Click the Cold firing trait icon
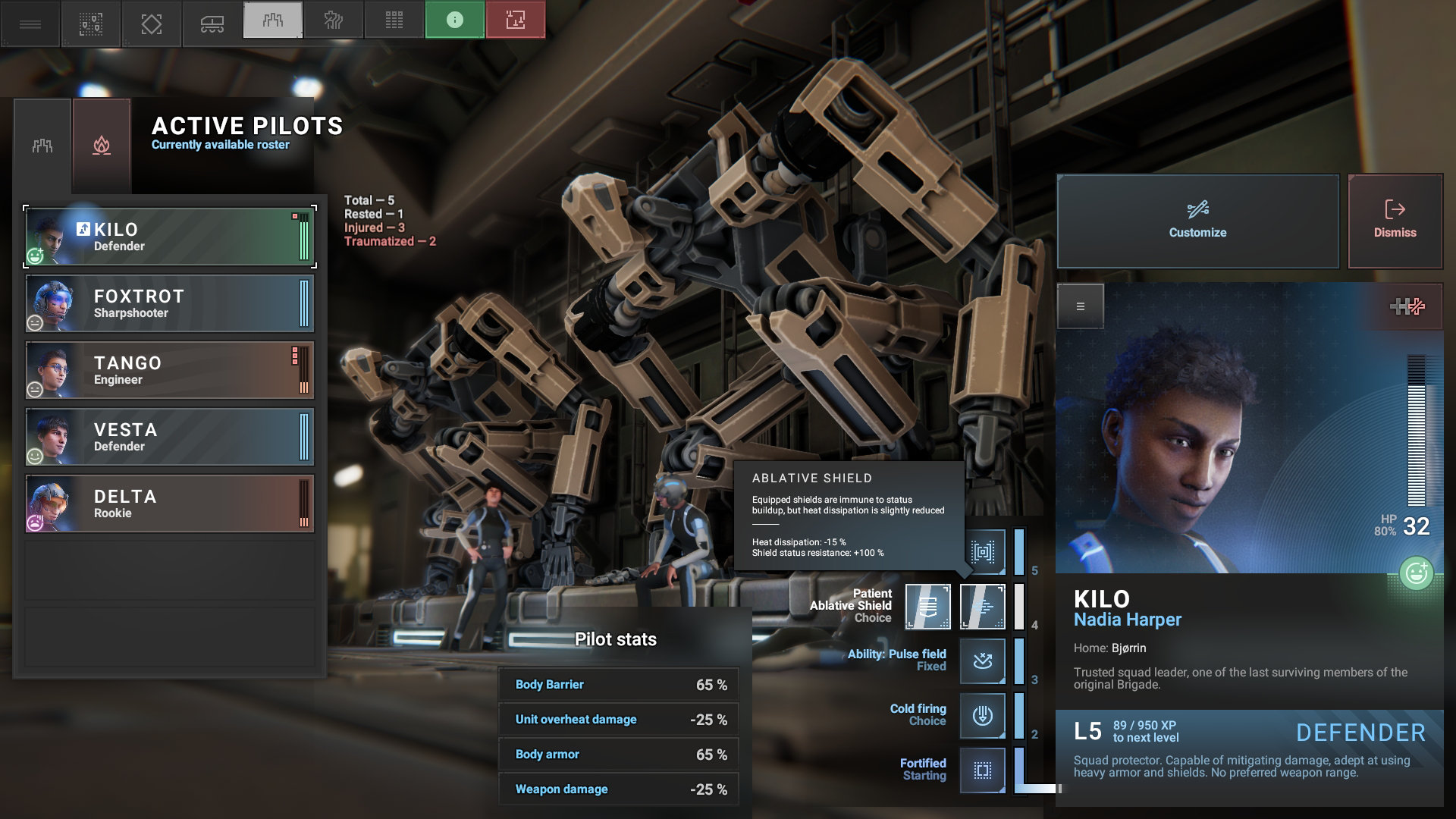The height and width of the screenshot is (819, 1456). coord(982,715)
